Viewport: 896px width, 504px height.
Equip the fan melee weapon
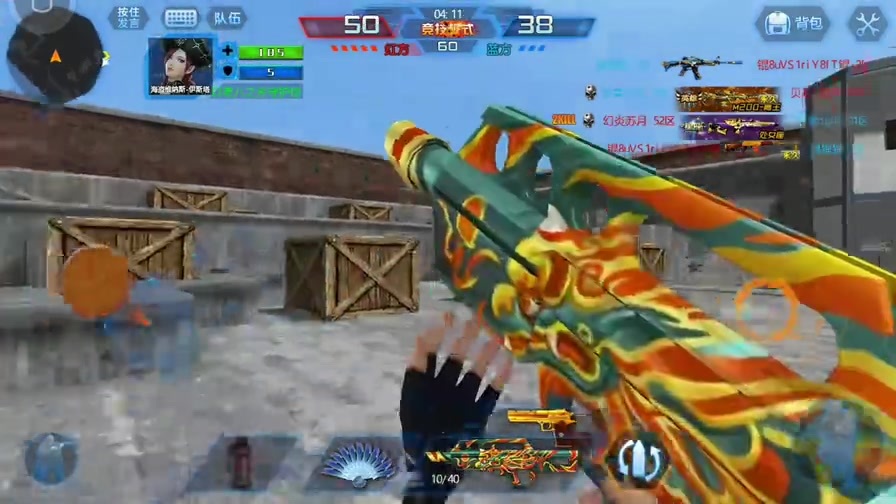(x=359, y=465)
